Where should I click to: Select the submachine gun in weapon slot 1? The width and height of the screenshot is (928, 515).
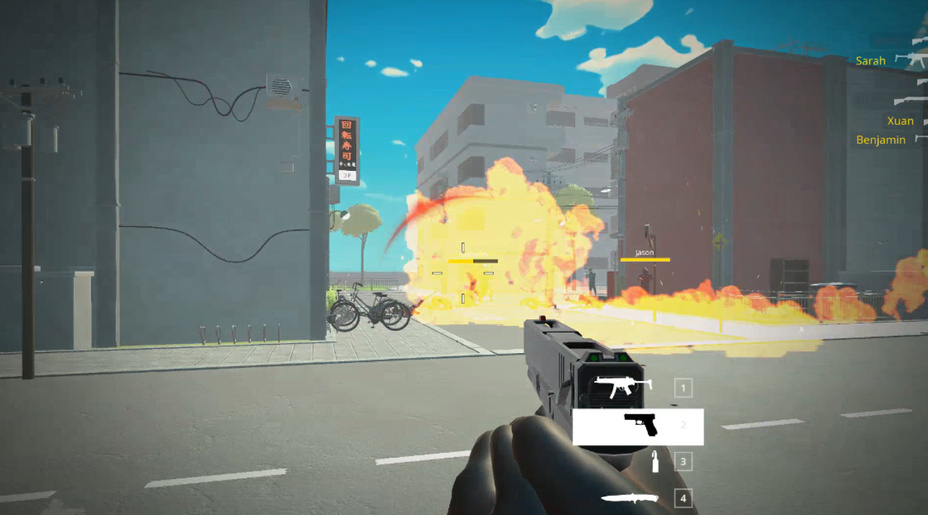point(624,387)
